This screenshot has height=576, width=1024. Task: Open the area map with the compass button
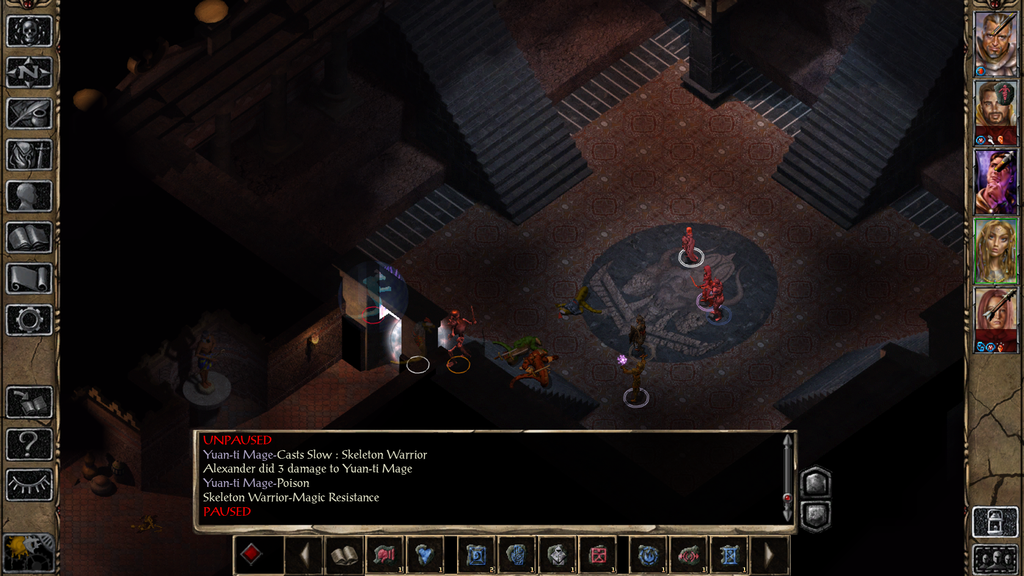(x=29, y=71)
